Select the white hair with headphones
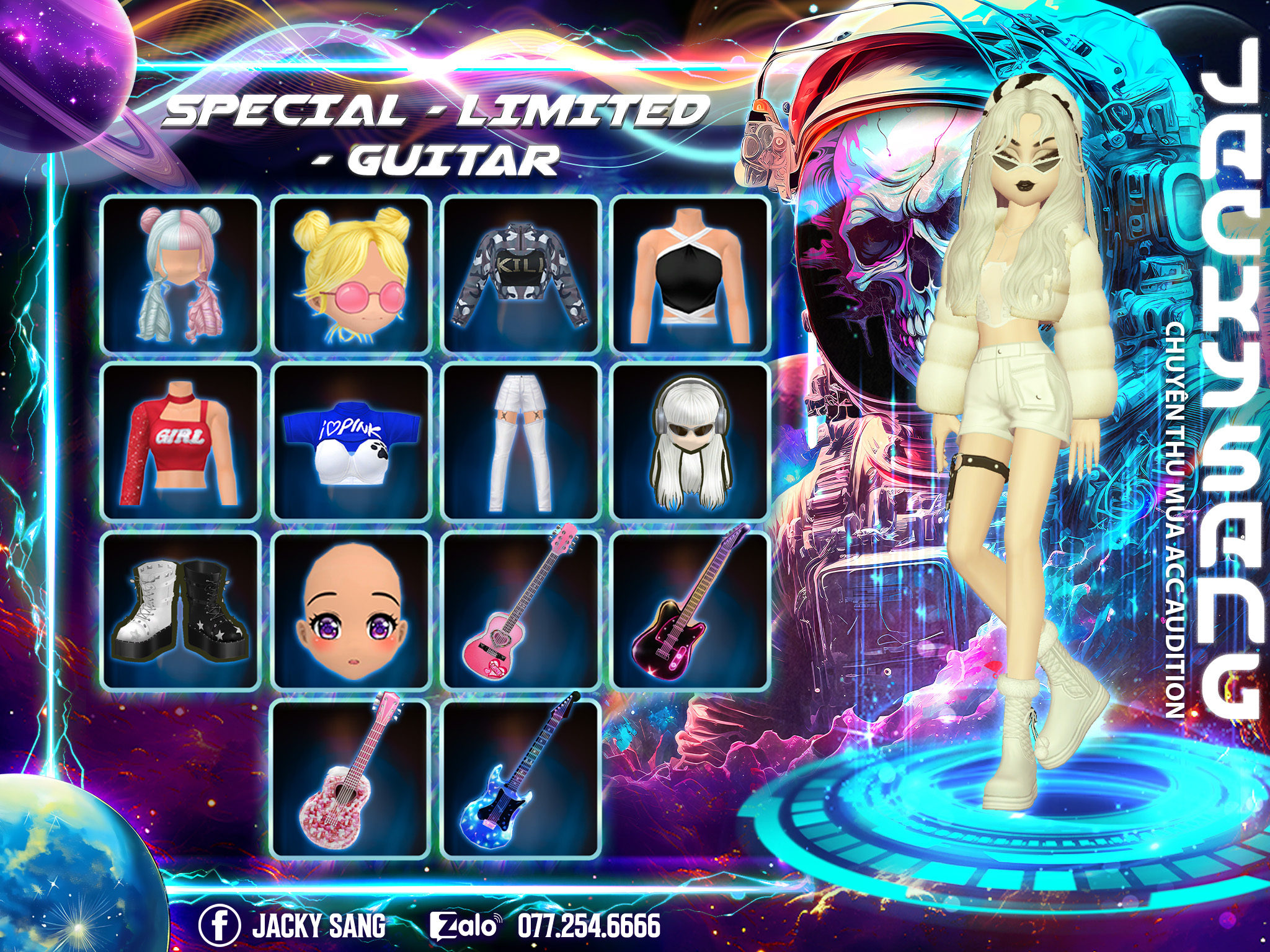This screenshot has height=952, width=1270. pos(690,442)
